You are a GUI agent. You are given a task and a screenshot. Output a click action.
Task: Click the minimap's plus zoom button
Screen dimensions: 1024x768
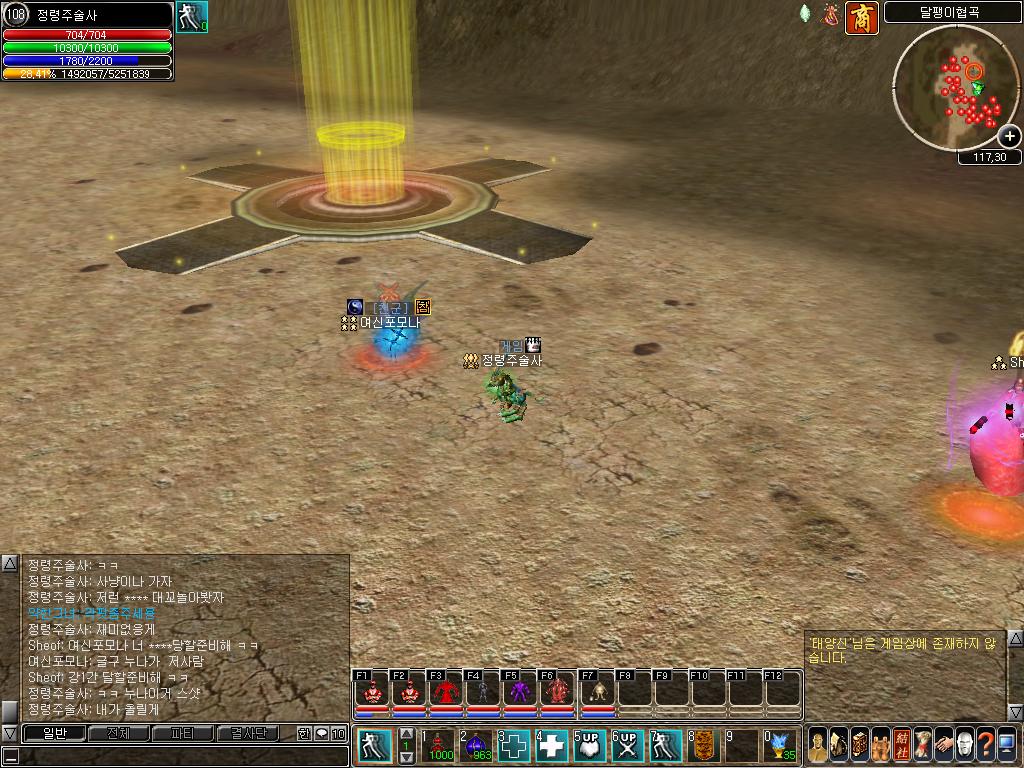pyautogui.click(x=1009, y=136)
